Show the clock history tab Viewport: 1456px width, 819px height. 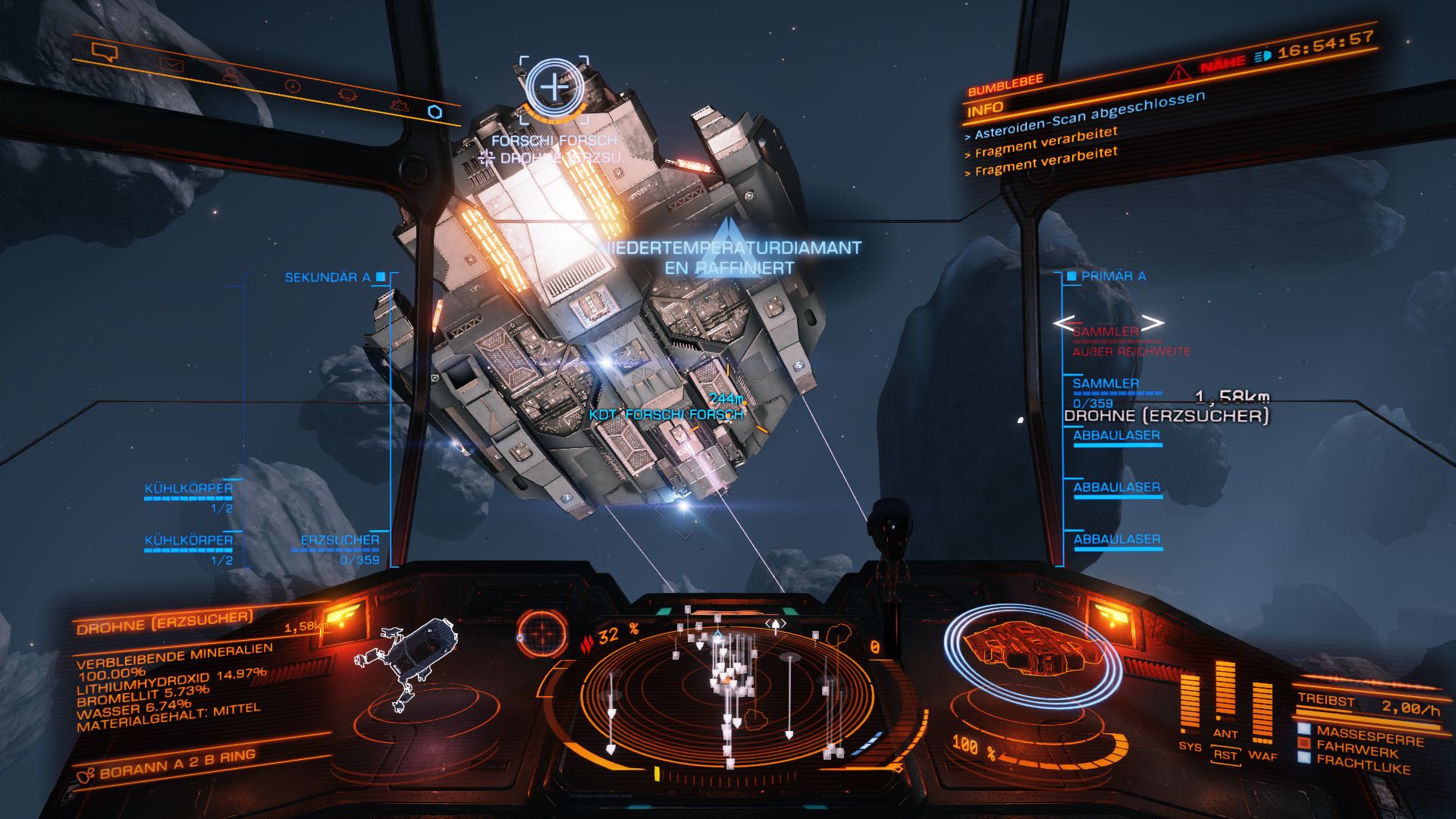(292, 86)
